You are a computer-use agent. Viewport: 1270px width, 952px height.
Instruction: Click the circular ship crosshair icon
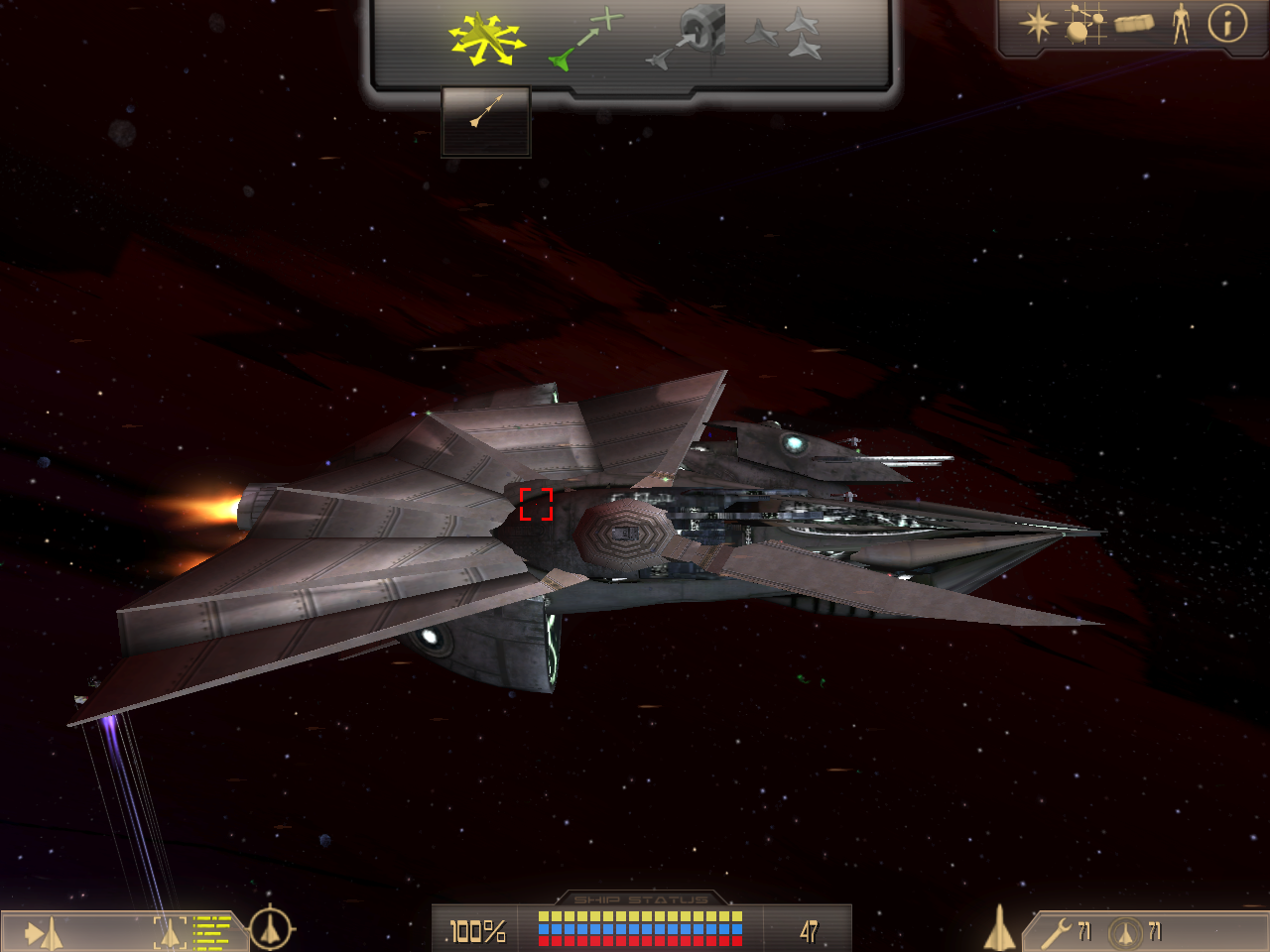(x=270, y=929)
